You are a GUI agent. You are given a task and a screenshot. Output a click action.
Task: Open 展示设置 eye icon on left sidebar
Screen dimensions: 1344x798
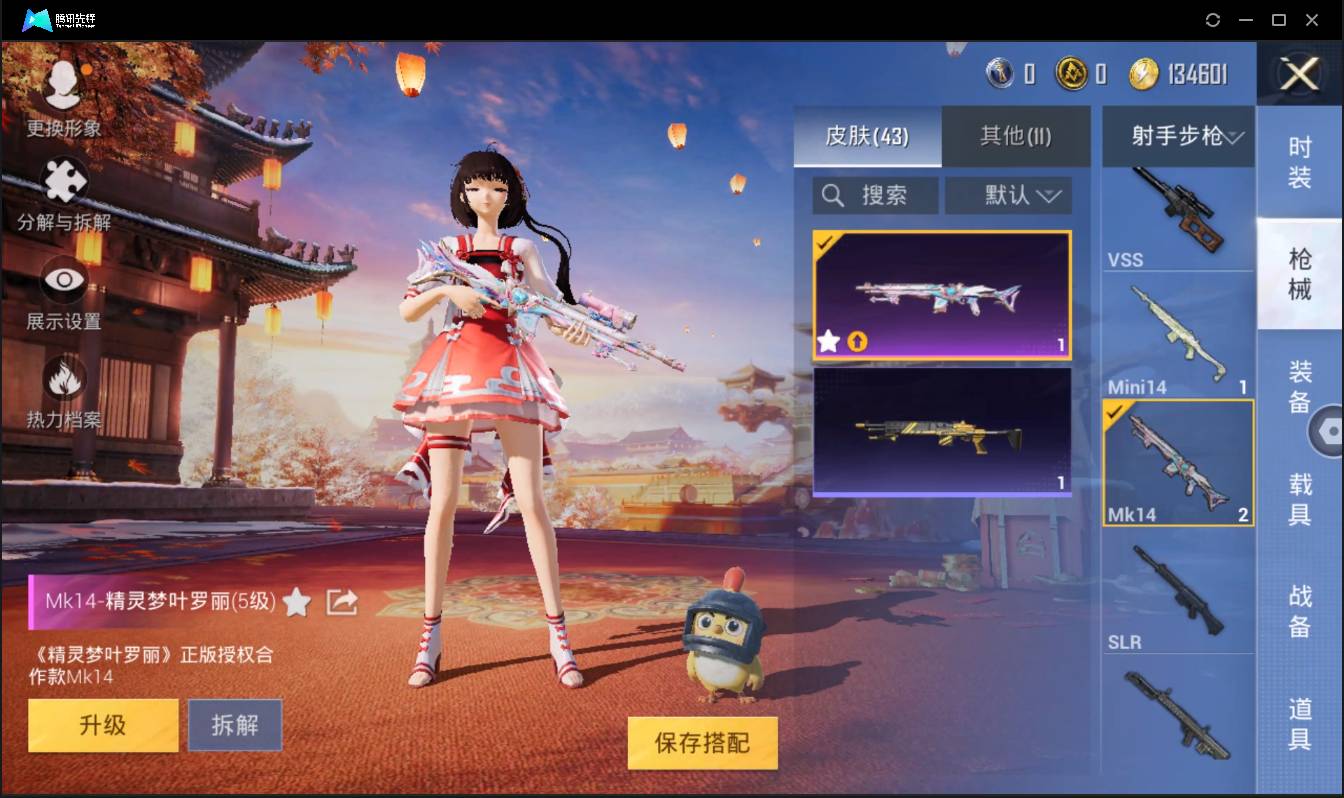pyautogui.click(x=62, y=280)
